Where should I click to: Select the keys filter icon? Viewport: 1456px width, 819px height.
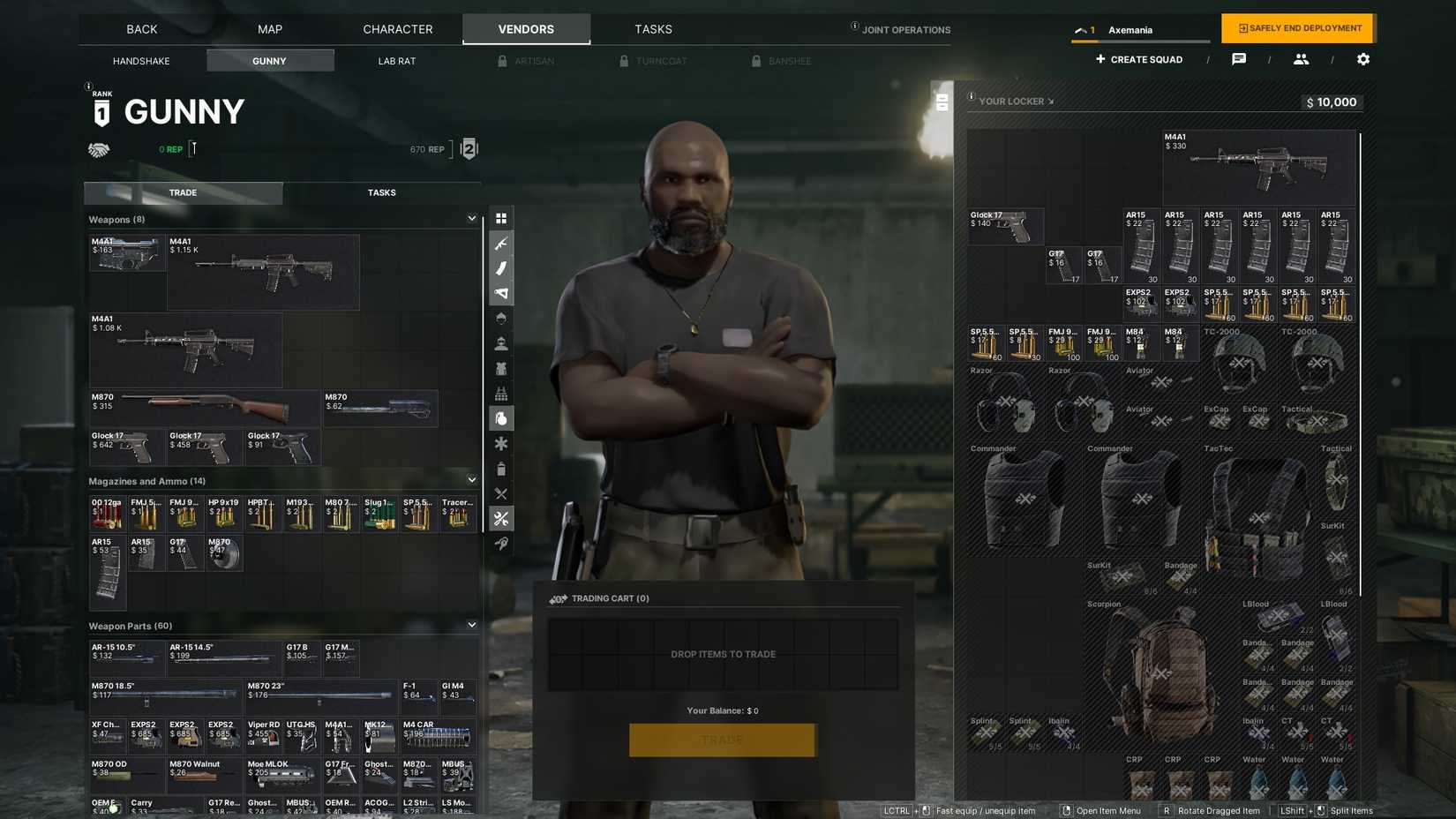pos(501,544)
